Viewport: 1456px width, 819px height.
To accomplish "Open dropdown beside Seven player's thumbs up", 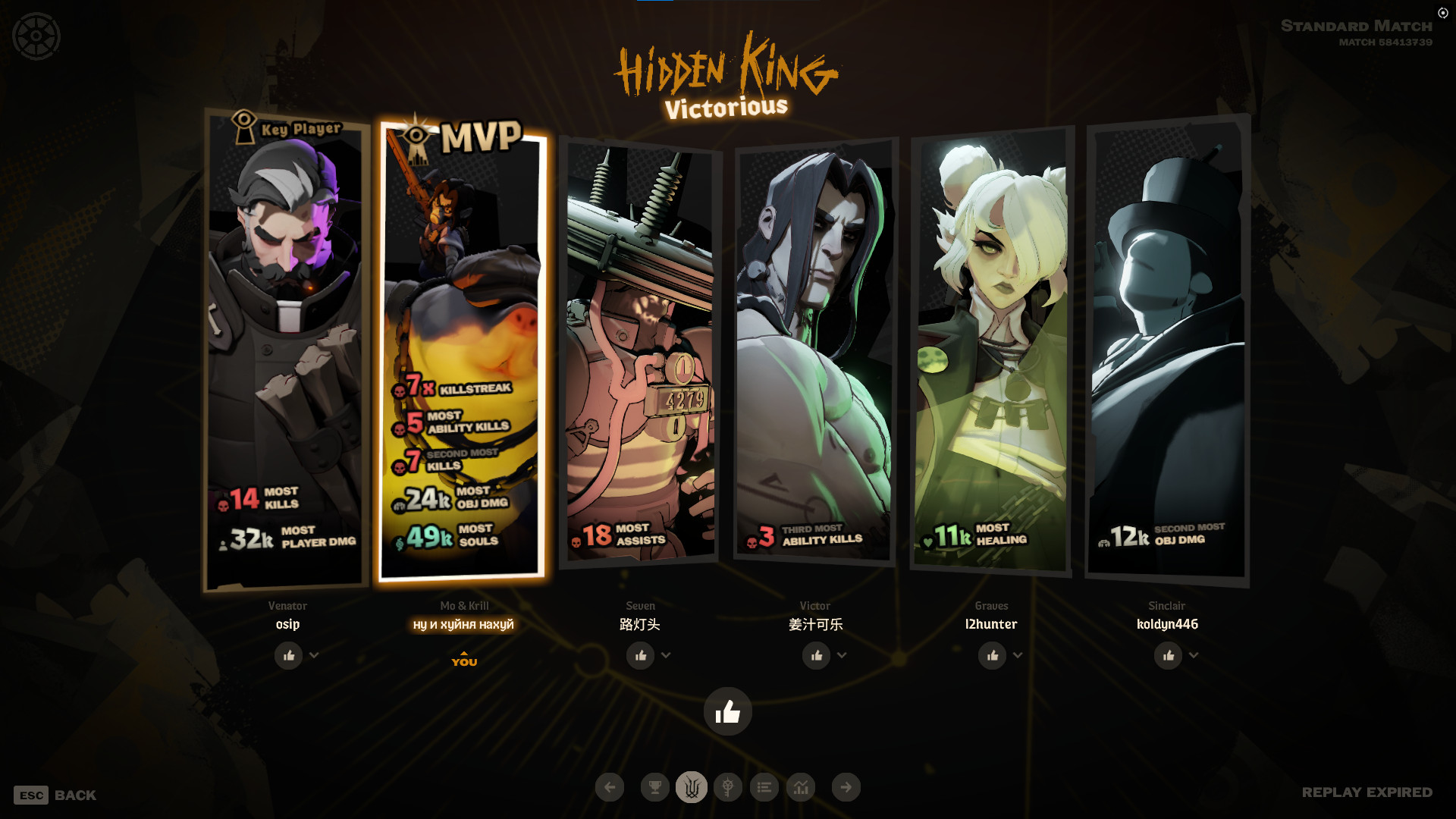I will tap(666, 655).
